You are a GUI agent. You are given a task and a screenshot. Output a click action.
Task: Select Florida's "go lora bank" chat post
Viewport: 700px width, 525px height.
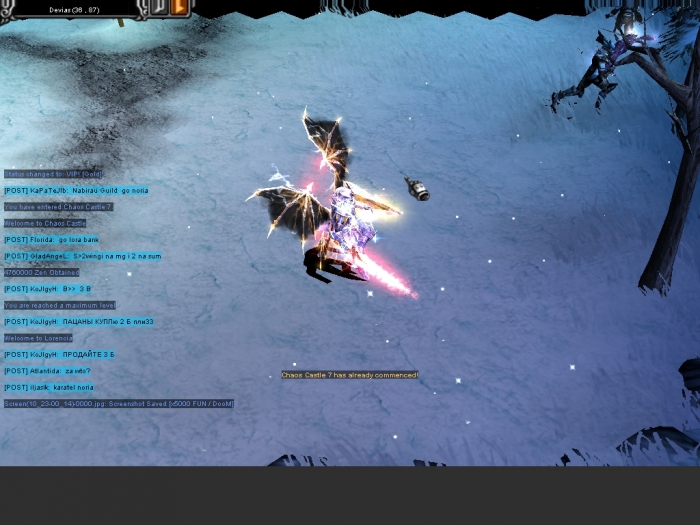pos(51,240)
